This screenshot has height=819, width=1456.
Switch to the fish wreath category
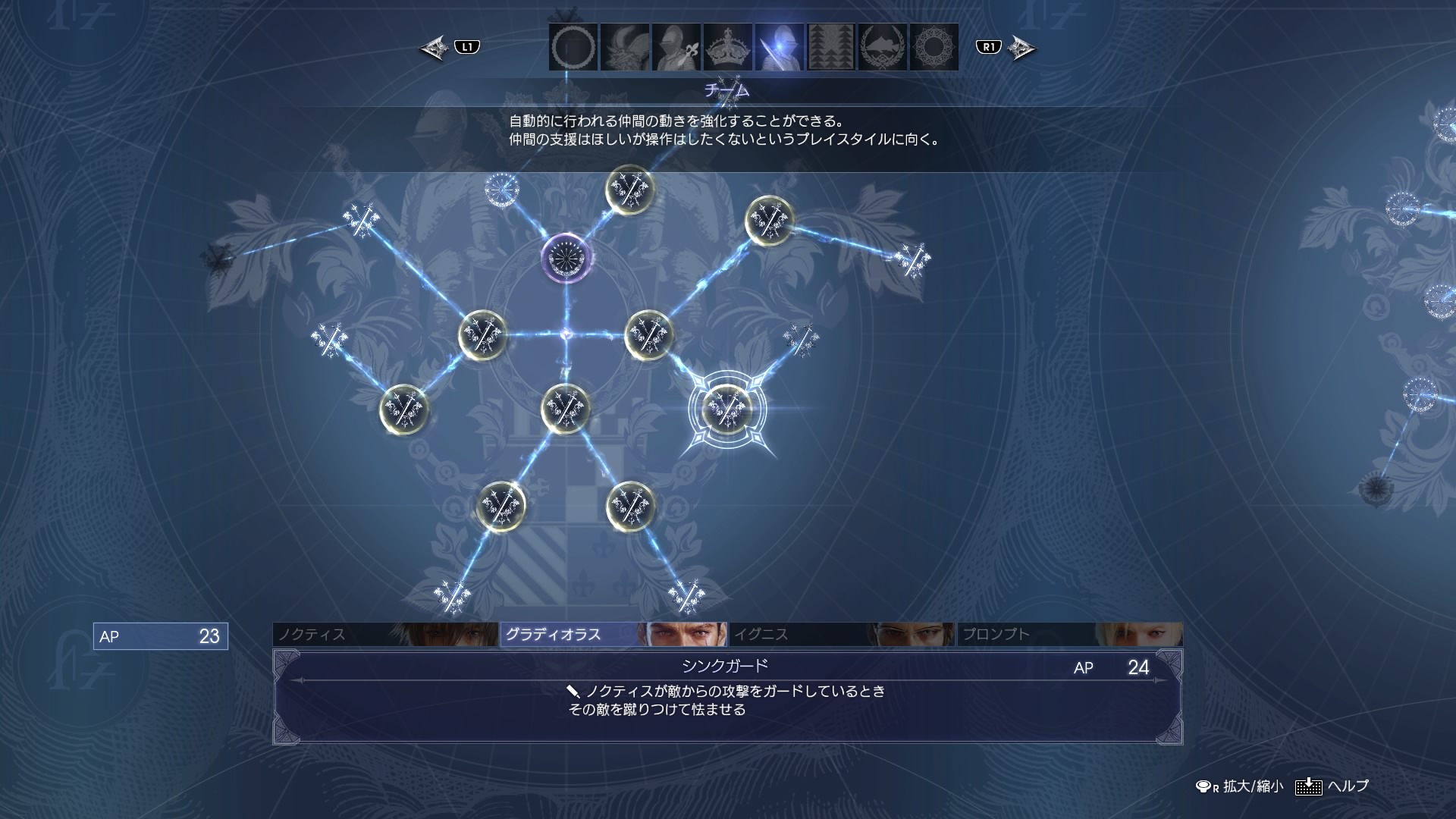(x=883, y=47)
